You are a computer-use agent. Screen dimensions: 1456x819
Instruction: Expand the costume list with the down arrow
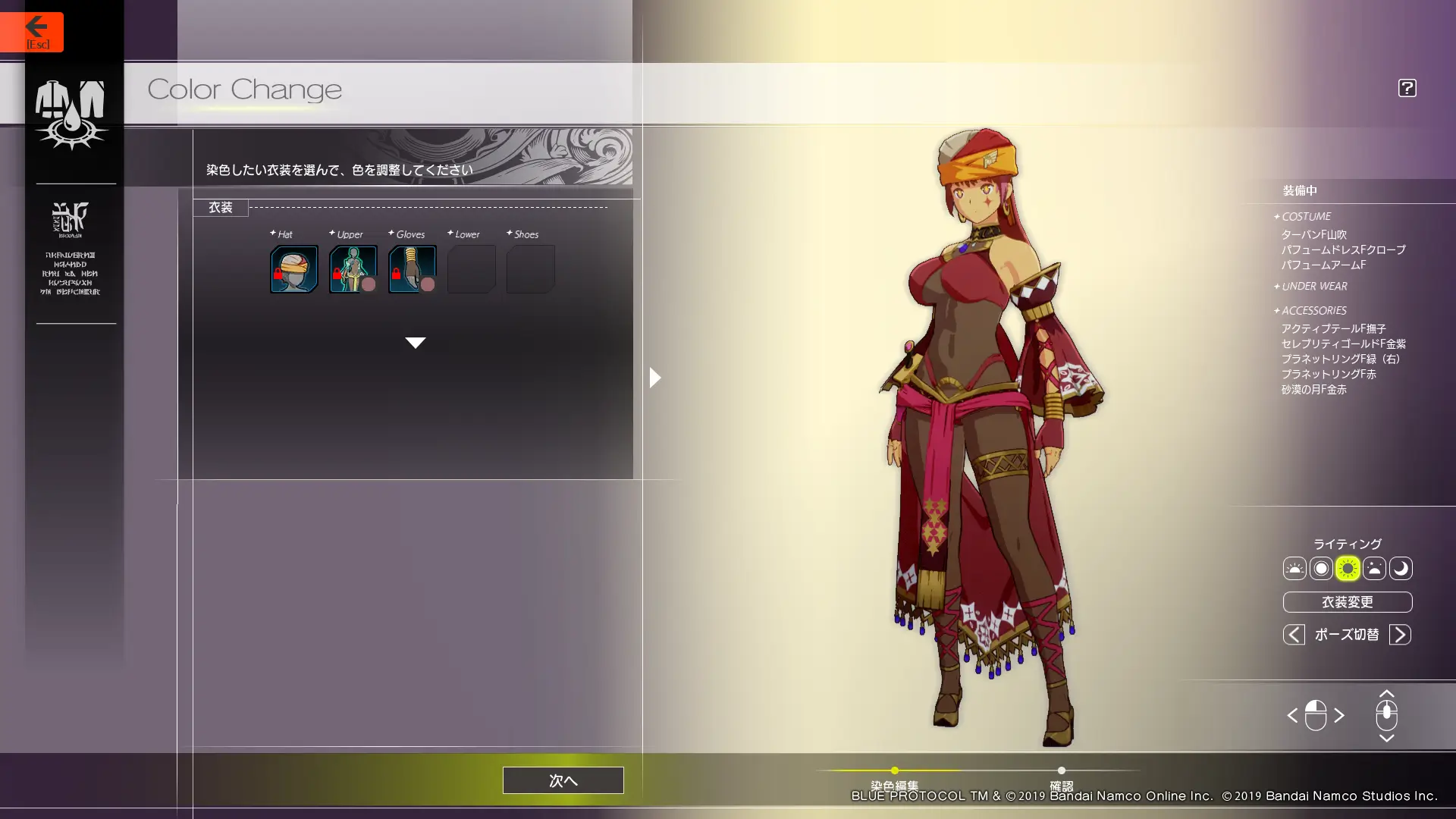click(415, 343)
